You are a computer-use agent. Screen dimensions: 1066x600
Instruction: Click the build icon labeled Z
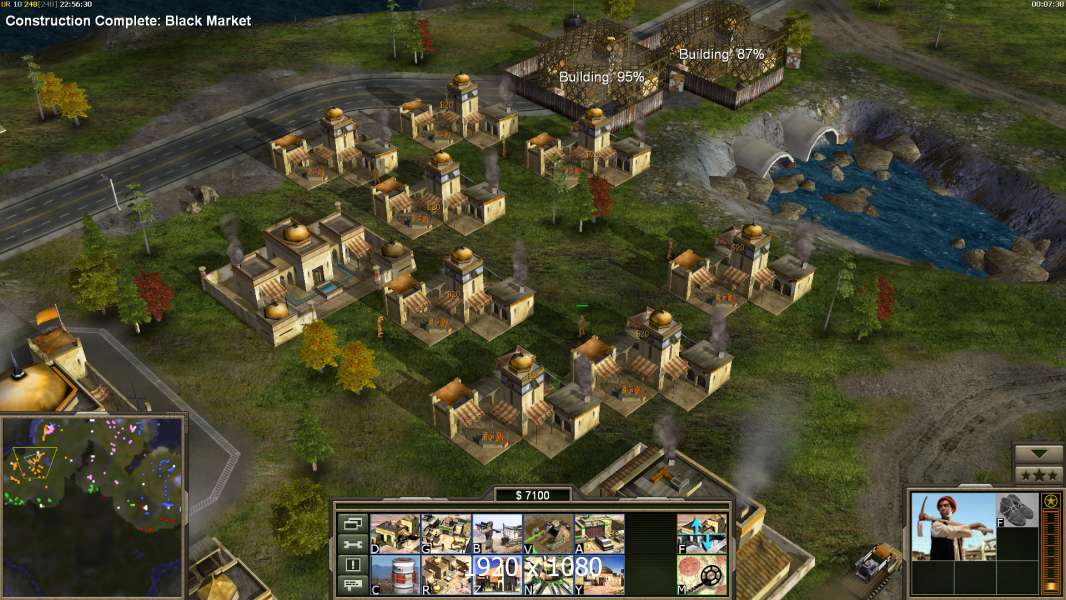coord(497,574)
